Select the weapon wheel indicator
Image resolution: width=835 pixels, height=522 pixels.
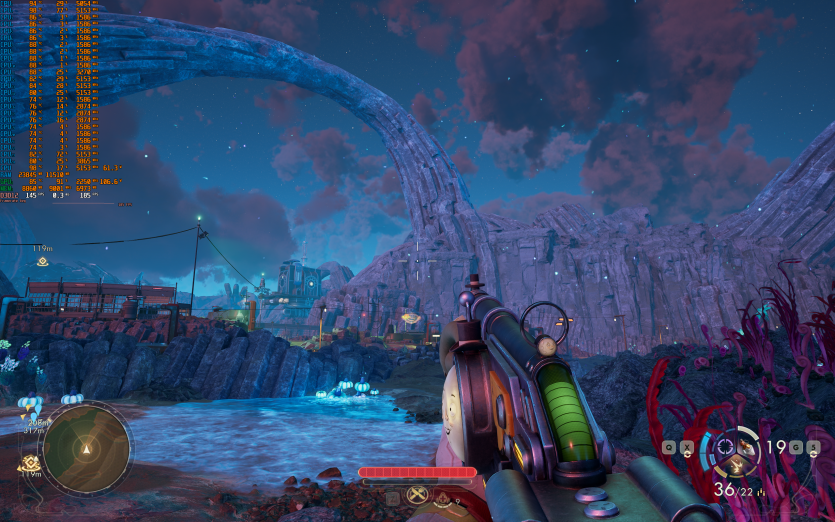(737, 453)
